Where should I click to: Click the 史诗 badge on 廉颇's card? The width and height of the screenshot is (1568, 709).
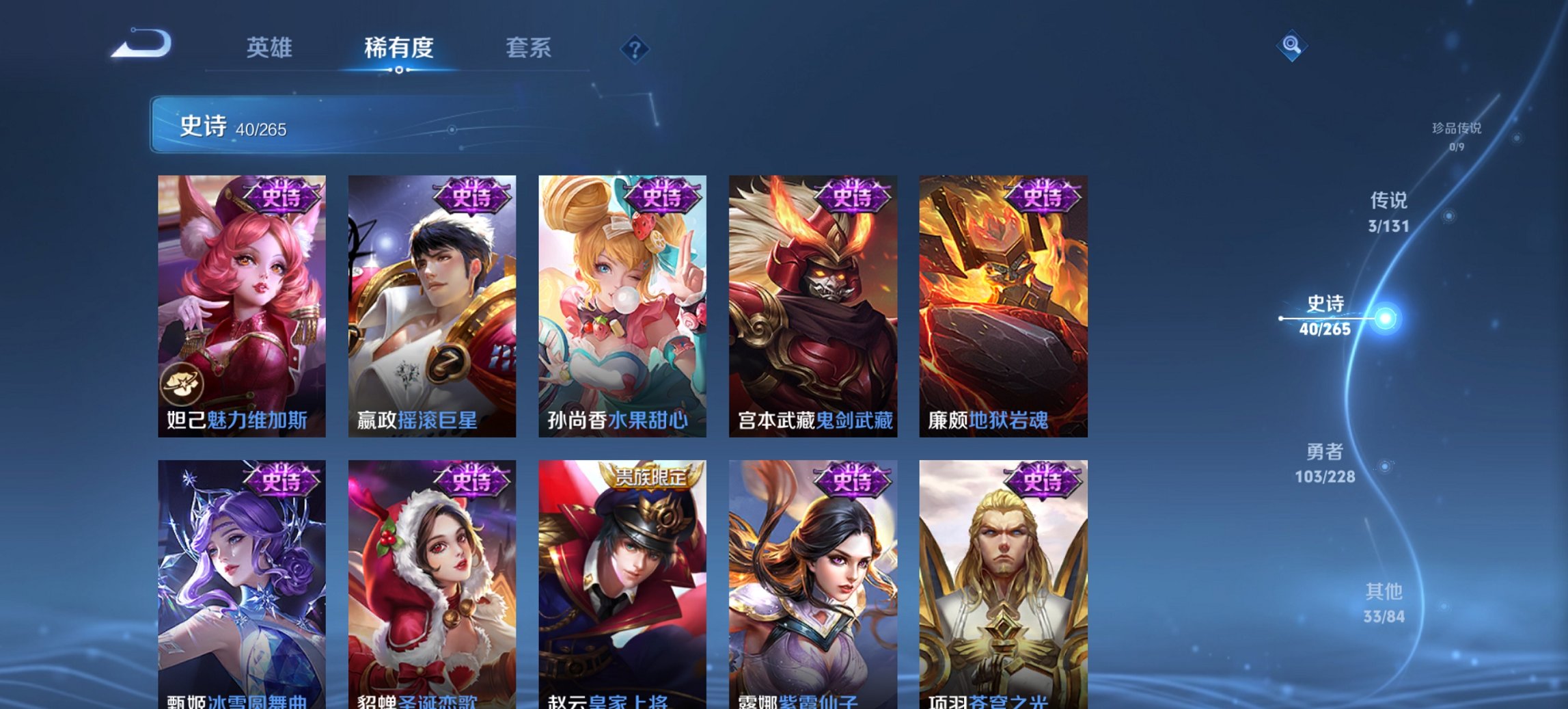1044,196
